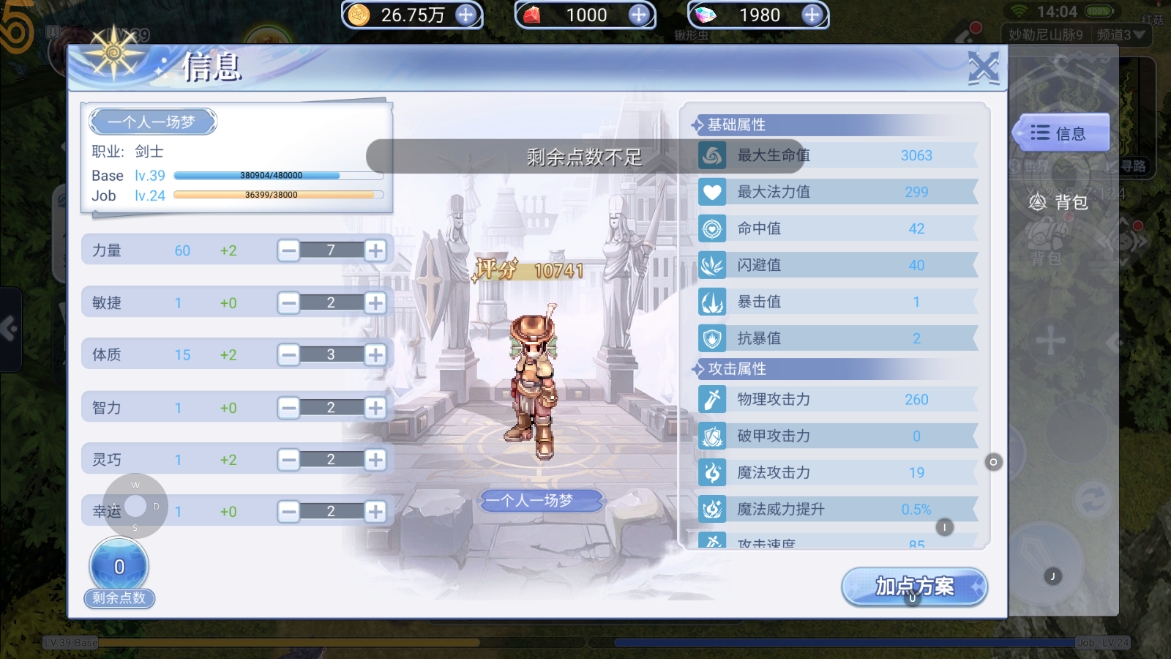Reduce 体质 vitality by one point
The image size is (1171, 659).
[x=289, y=354]
